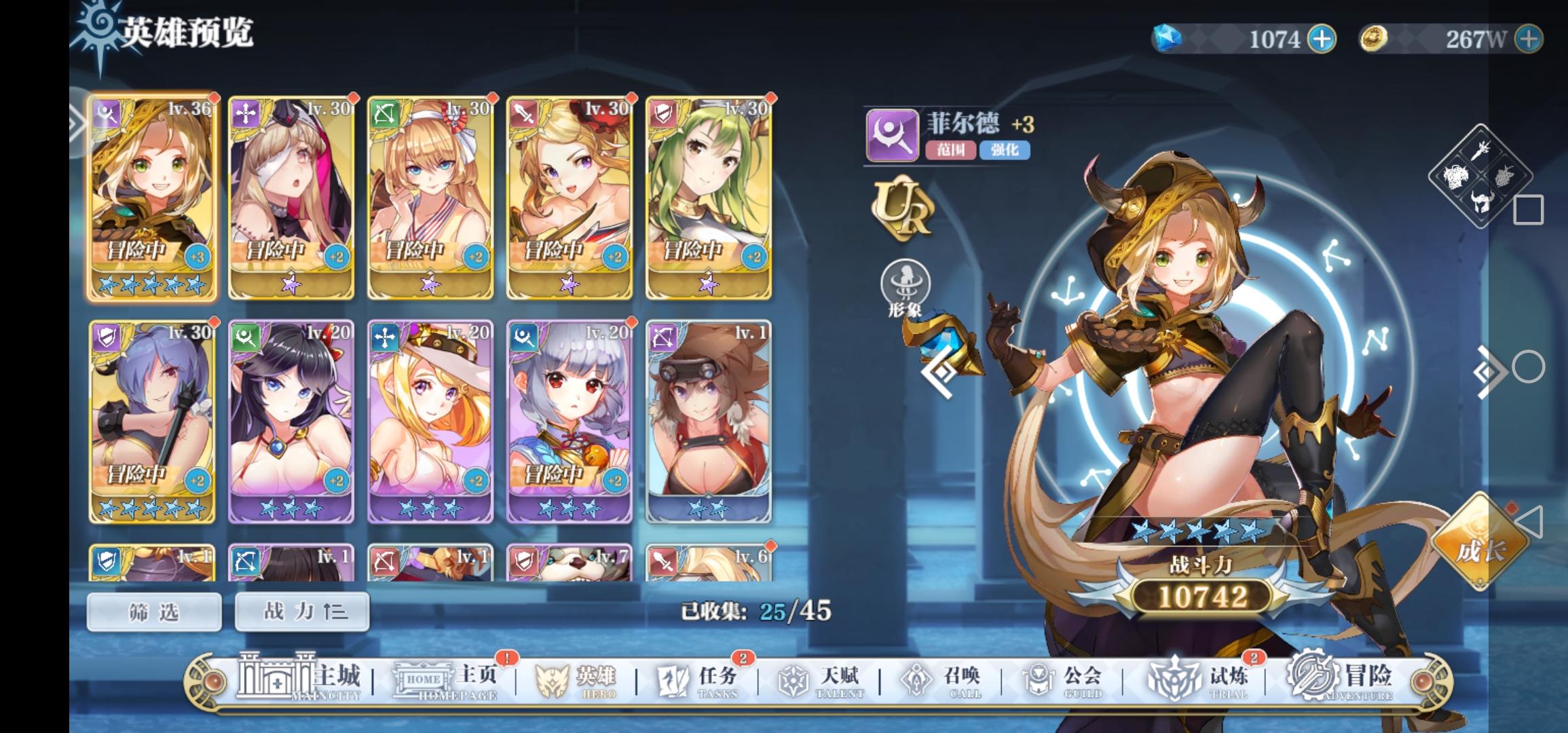Click the gold coin currency icon
The width and height of the screenshot is (1568, 733).
[1376, 39]
